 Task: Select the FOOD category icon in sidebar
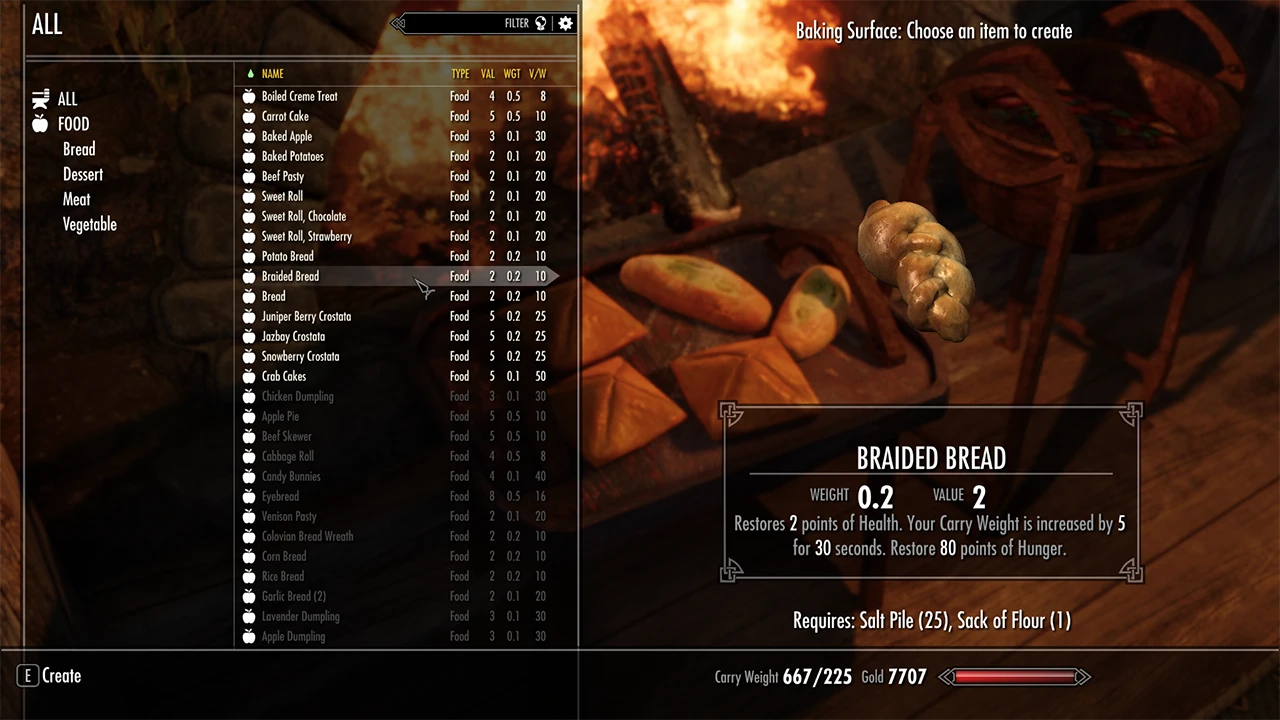[x=40, y=123]
